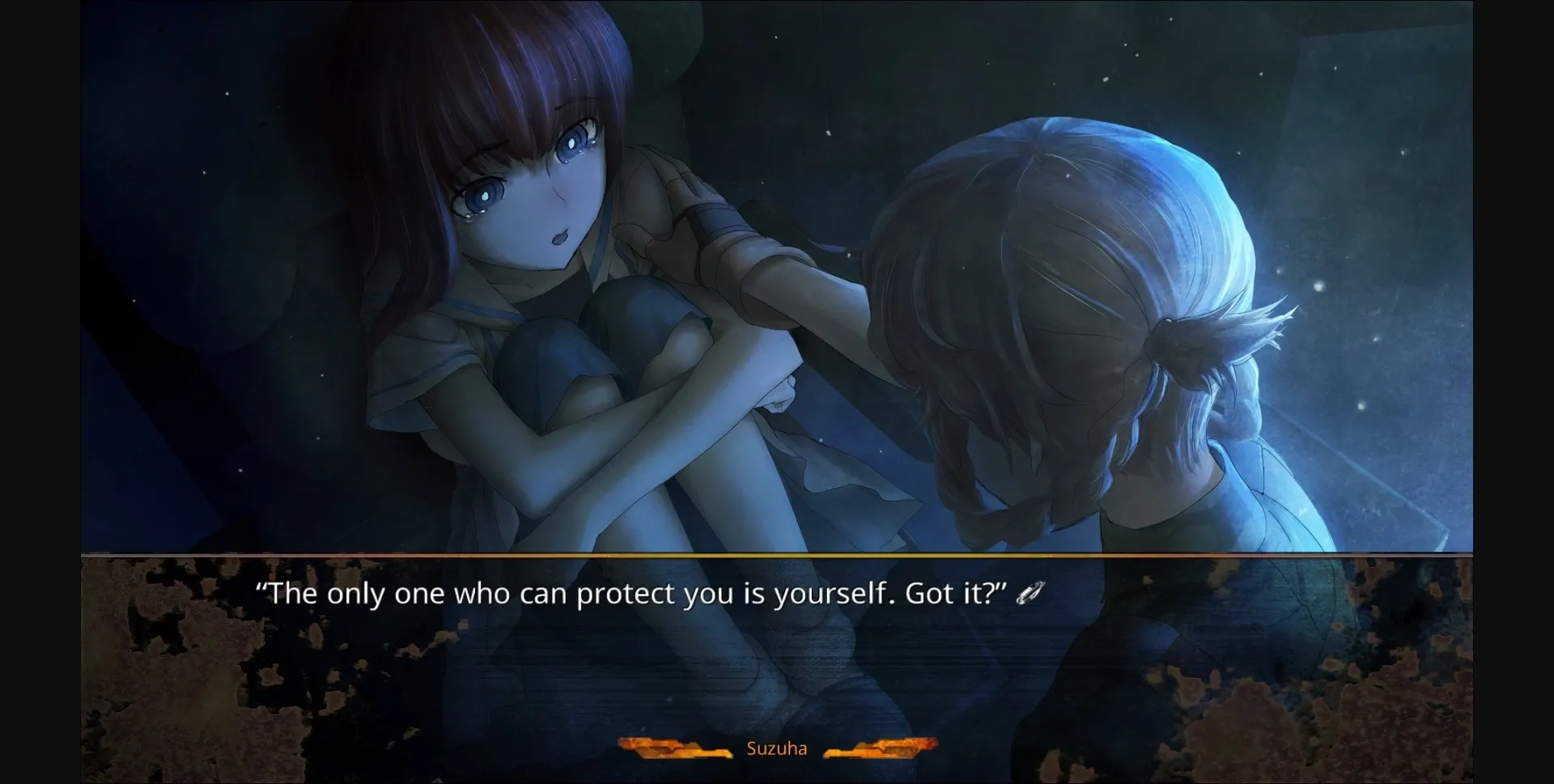Click the Suzuha nameplate ornament
The height and width of the screenshot is (784, 1554).
pos(777,748)
